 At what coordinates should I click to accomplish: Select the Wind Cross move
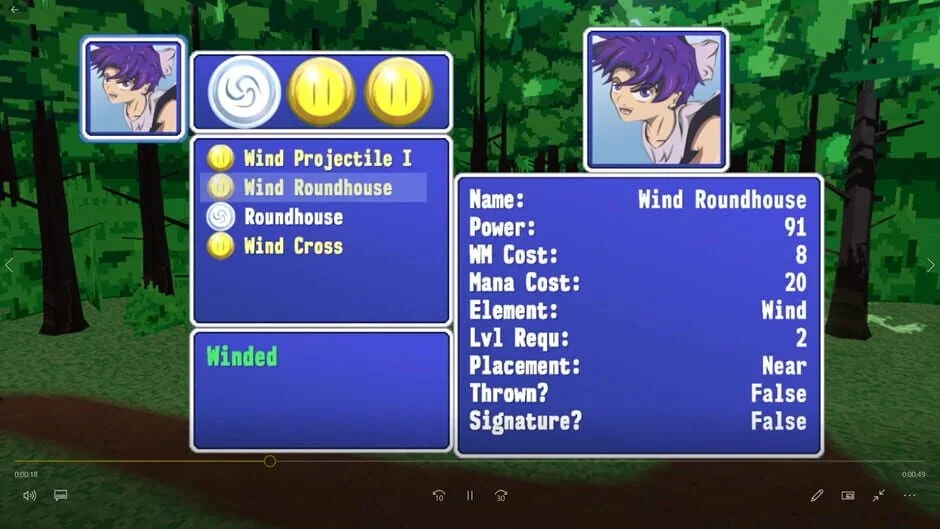tap(293, 246)
